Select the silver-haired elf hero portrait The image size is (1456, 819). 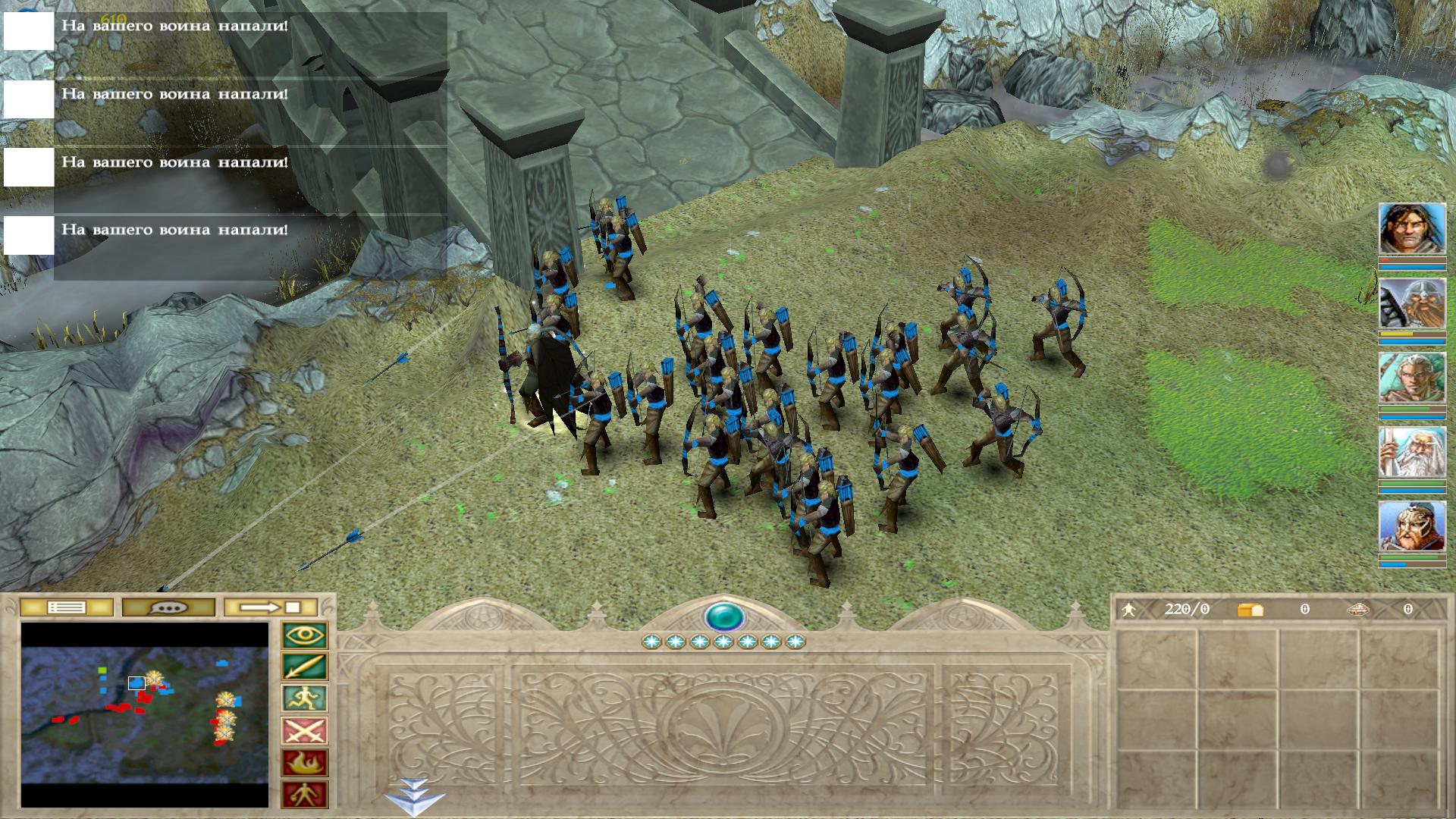pos(1412,378)
